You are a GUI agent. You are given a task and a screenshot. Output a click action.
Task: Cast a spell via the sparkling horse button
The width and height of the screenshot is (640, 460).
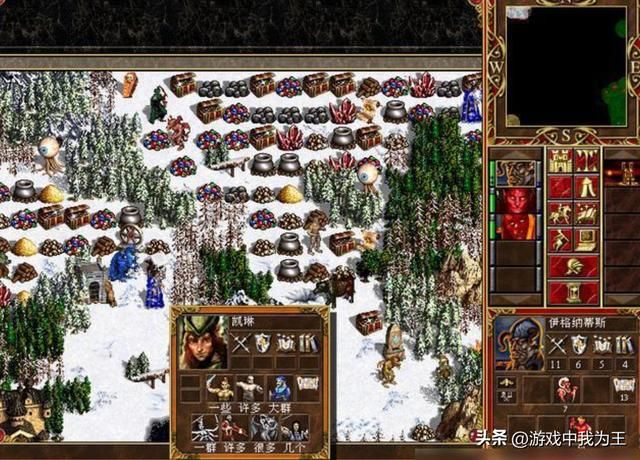[x=586, y=213]
